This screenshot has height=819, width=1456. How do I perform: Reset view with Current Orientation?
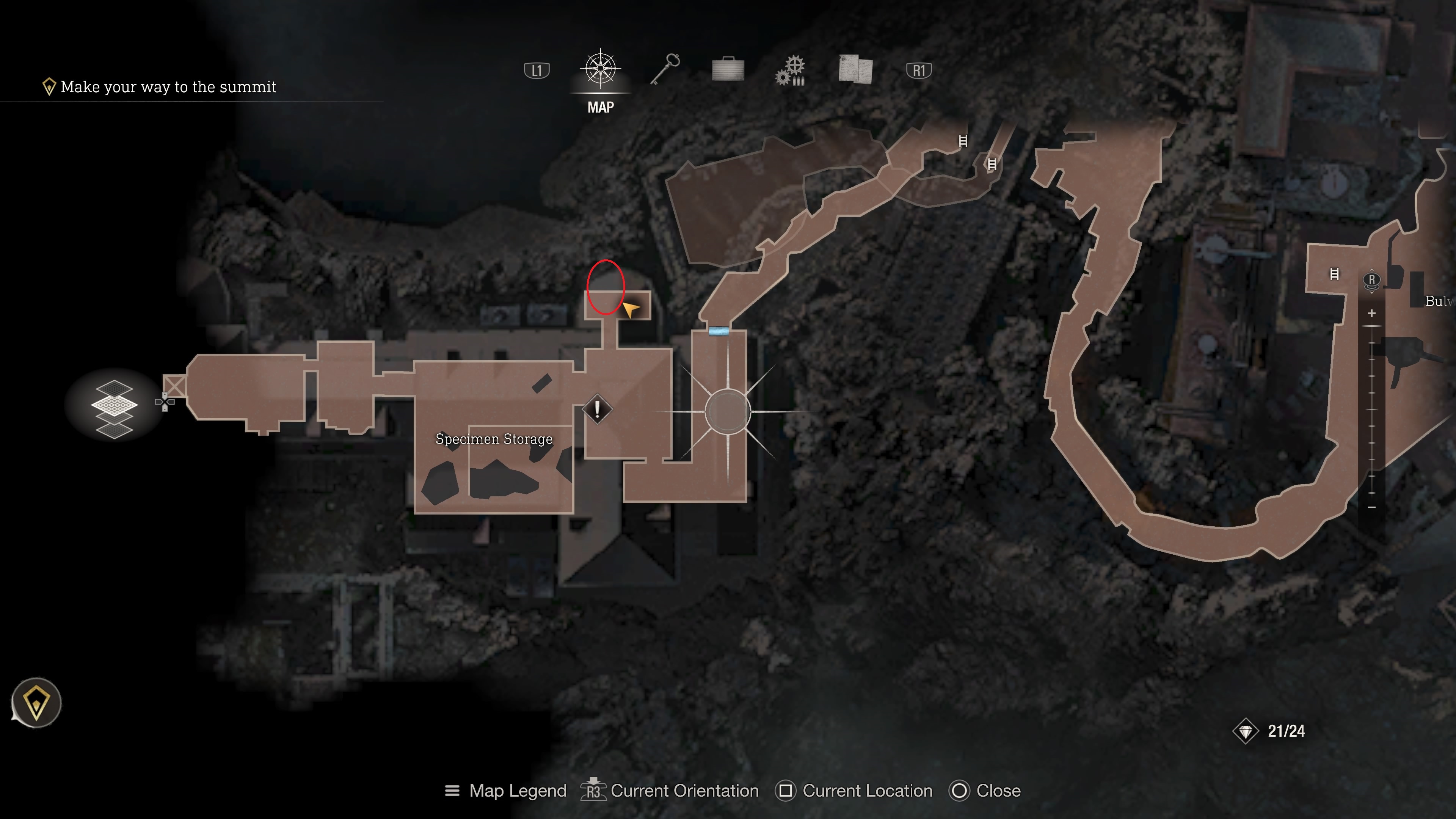pos(670,791)
